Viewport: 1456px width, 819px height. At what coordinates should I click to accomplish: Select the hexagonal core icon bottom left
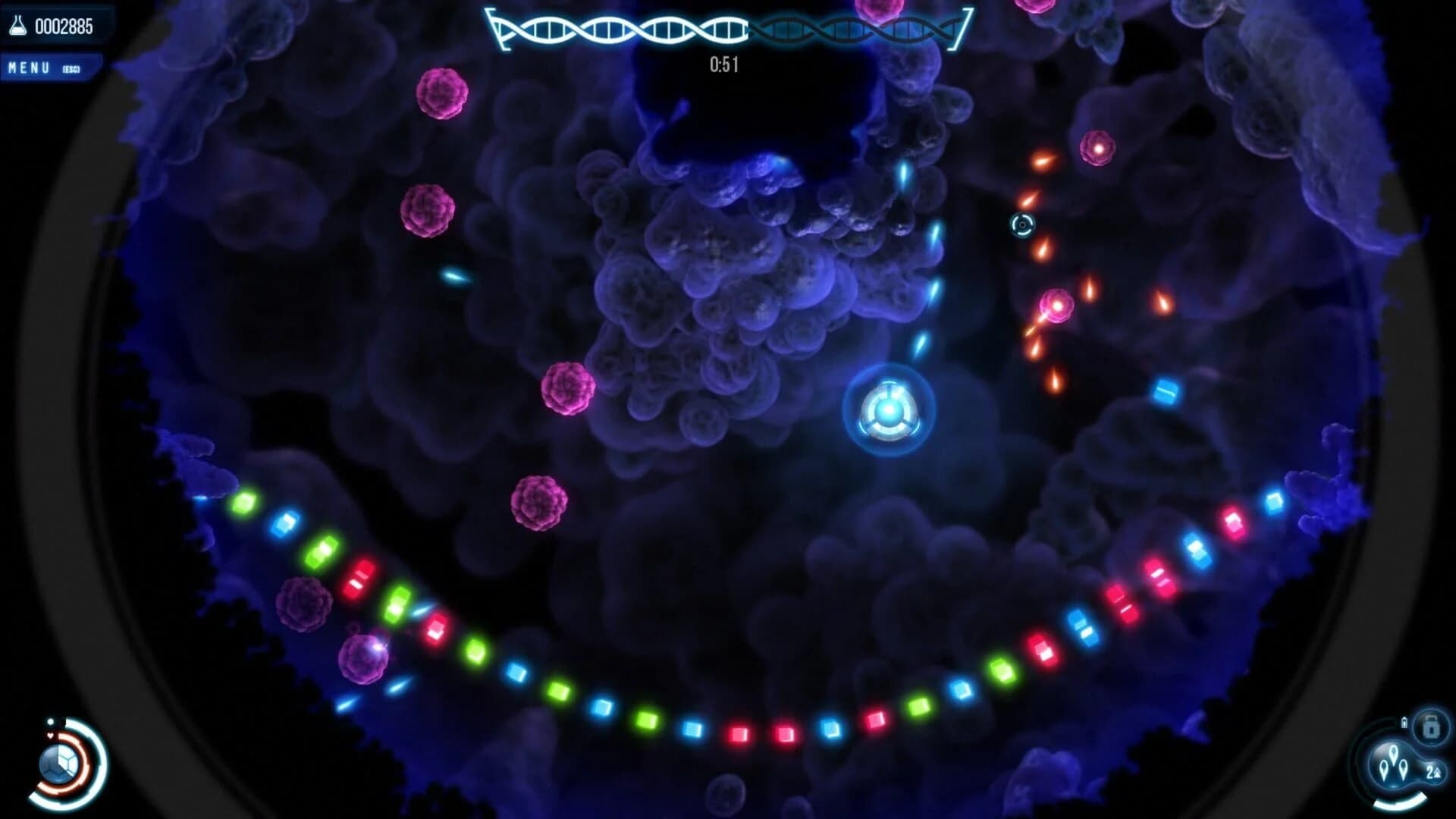tap(58, 764)
